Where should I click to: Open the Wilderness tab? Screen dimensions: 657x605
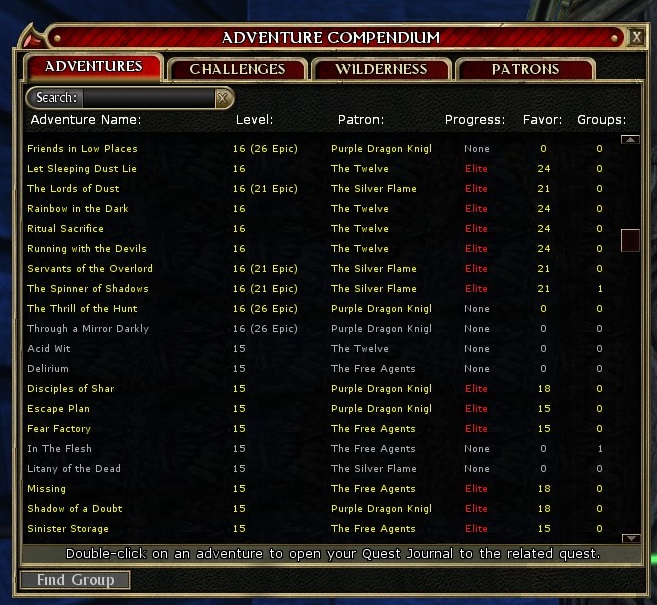click(381, 69)
